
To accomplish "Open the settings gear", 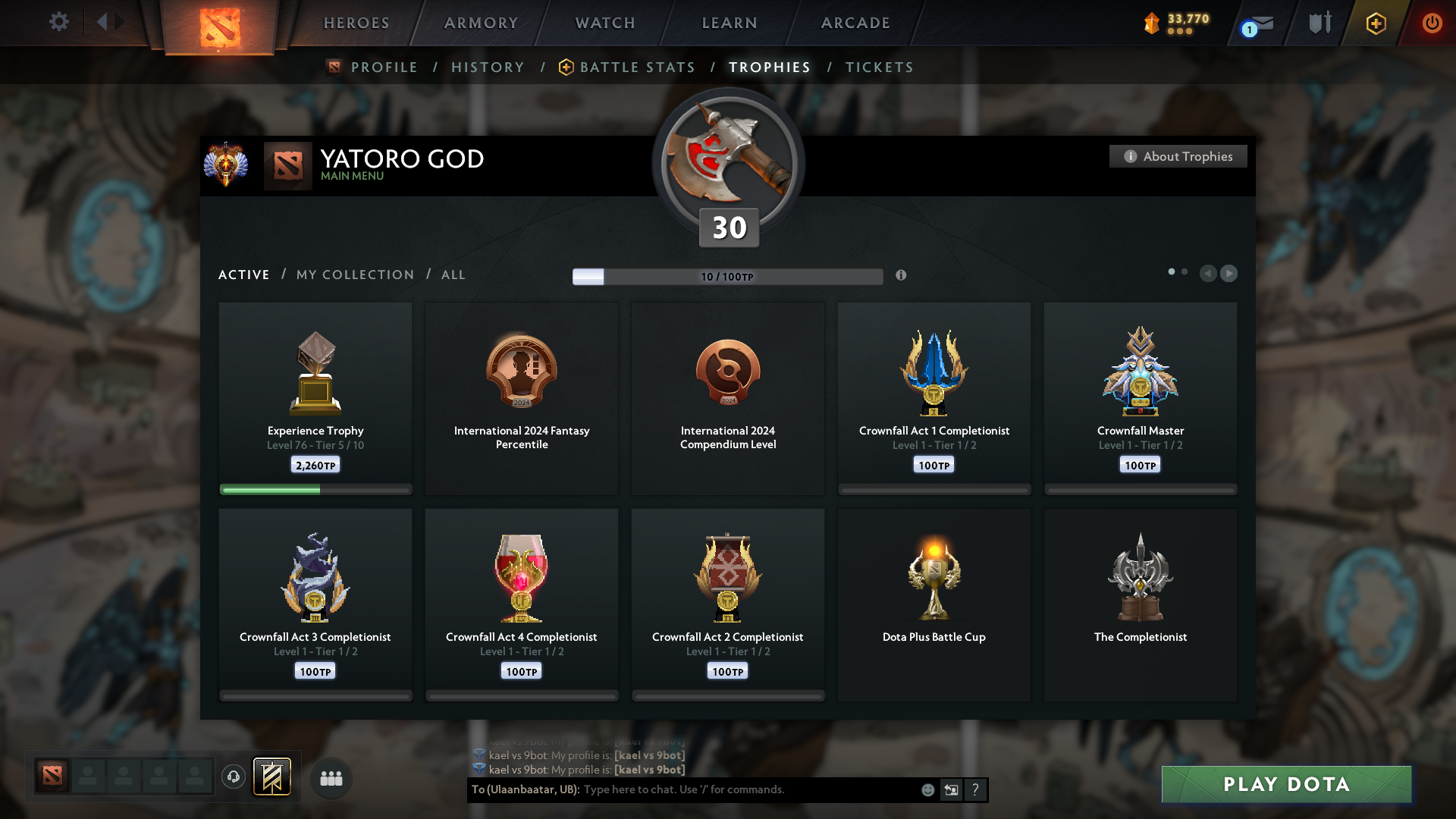I will [59, 22].
